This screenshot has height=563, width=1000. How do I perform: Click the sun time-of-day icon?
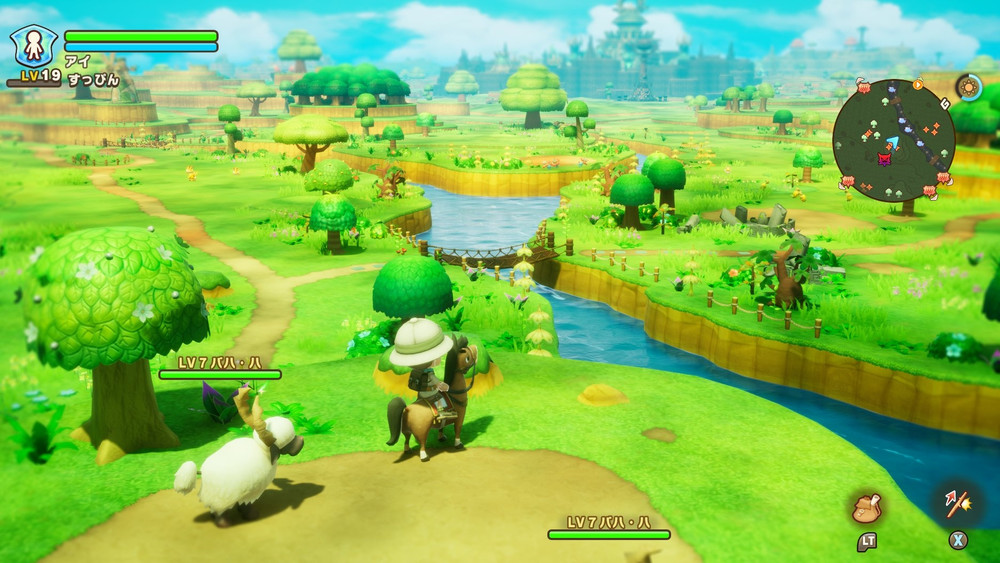click(968, 87)
